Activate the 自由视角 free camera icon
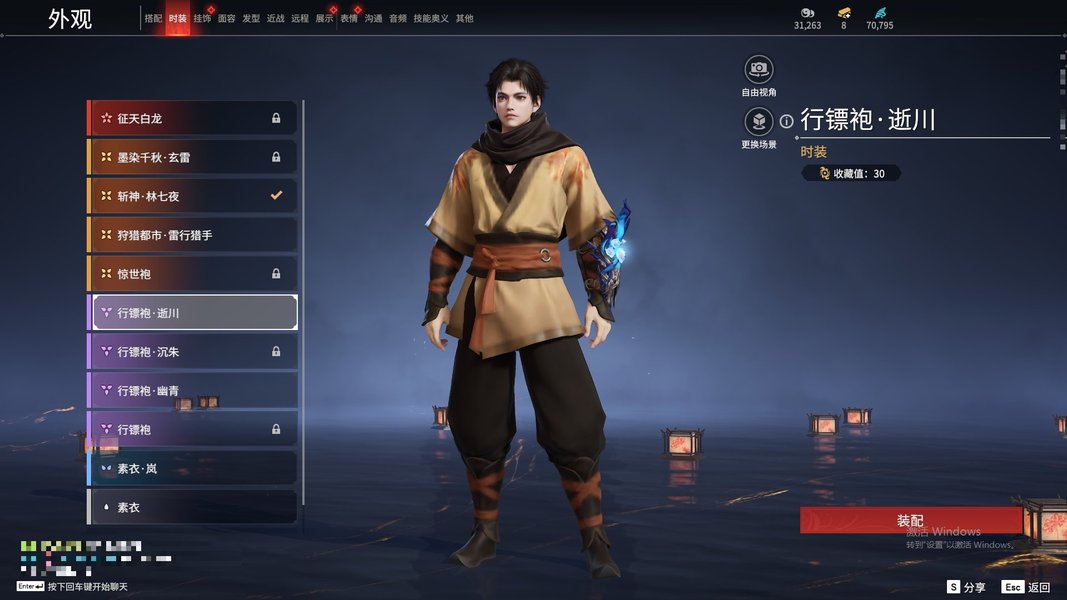This screenshot has width=1067, height=600. point(759,70)
